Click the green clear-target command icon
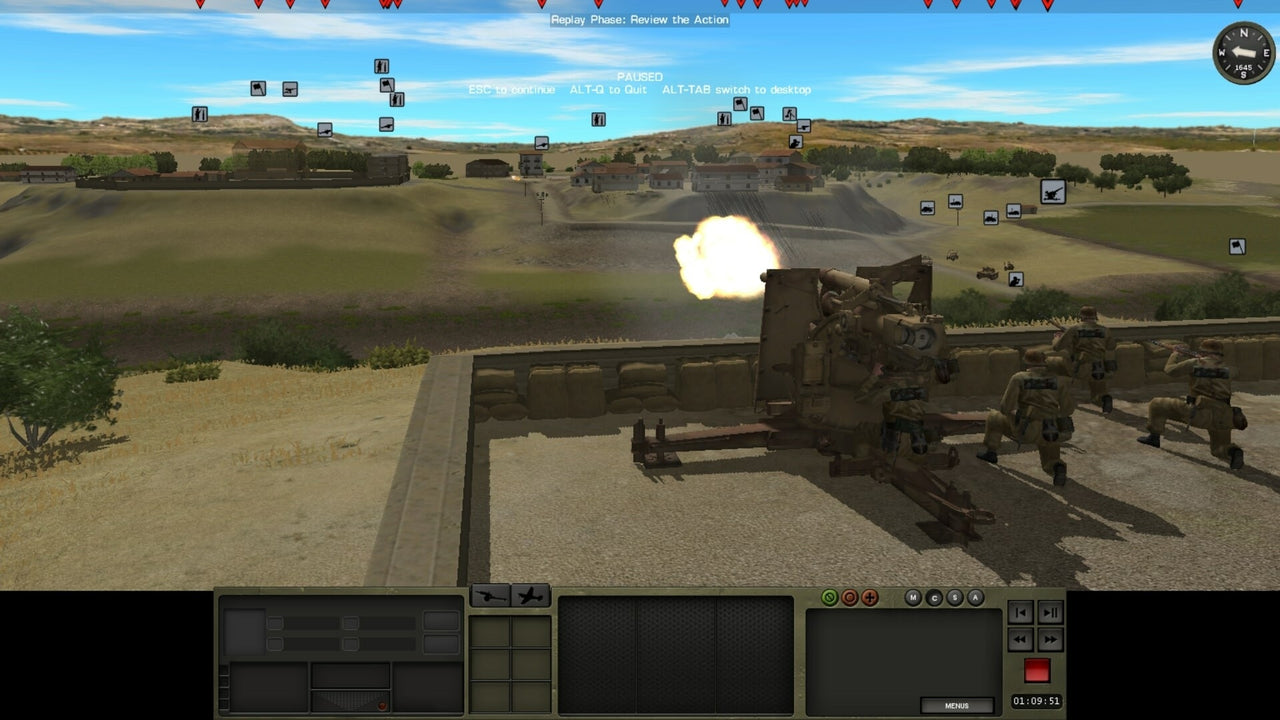 (x=829, y=597)
